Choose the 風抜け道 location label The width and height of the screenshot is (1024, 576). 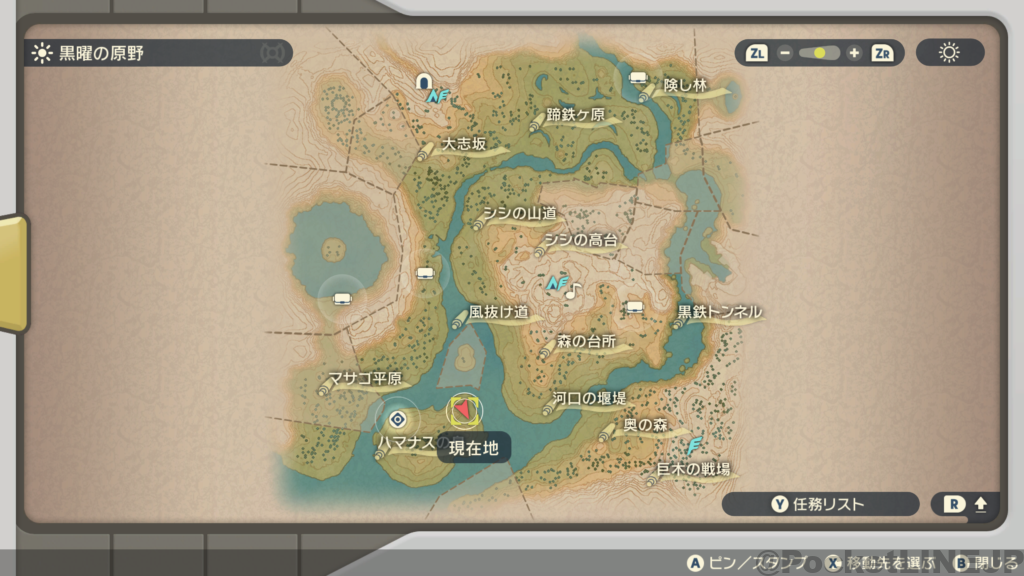click(498, 313)
